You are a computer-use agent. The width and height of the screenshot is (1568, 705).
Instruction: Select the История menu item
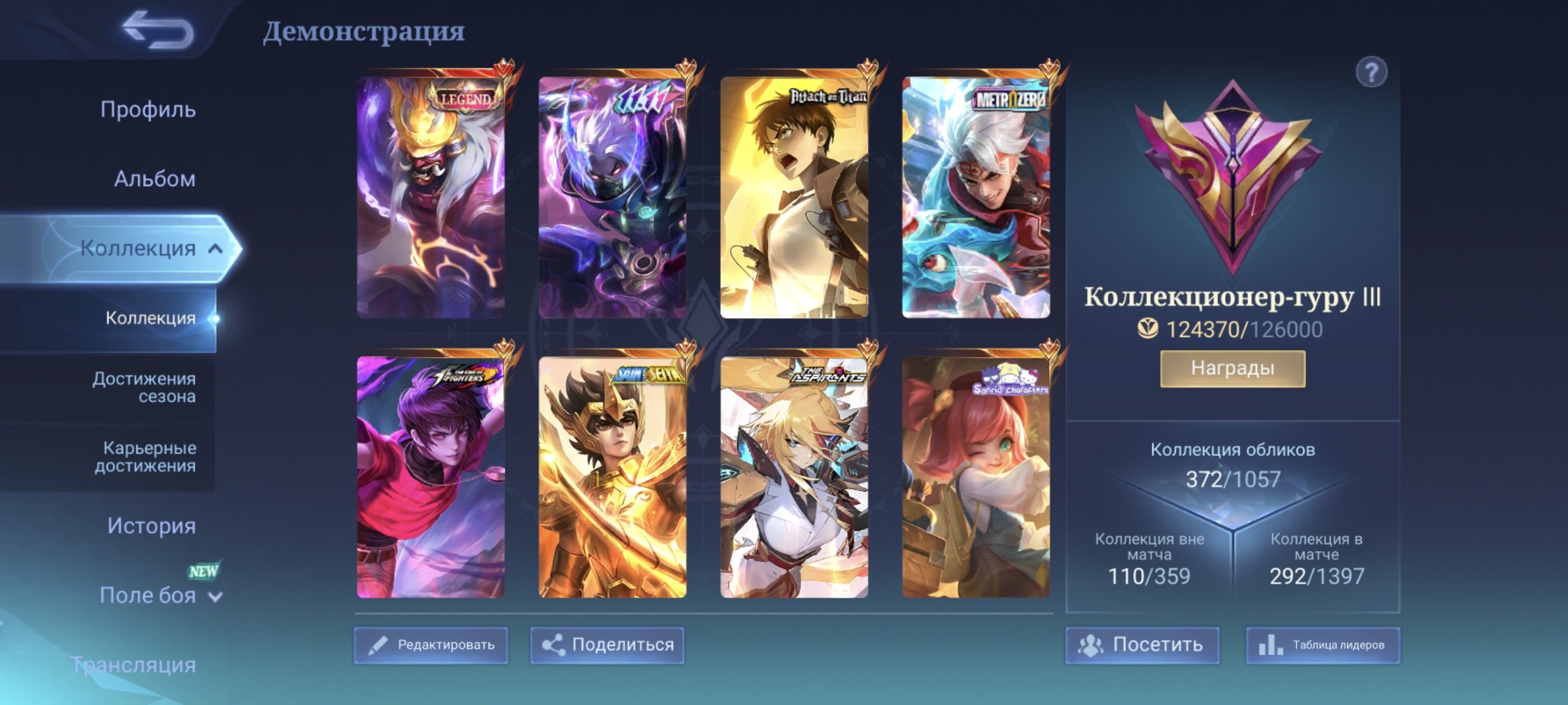click(x=151, y=526)
